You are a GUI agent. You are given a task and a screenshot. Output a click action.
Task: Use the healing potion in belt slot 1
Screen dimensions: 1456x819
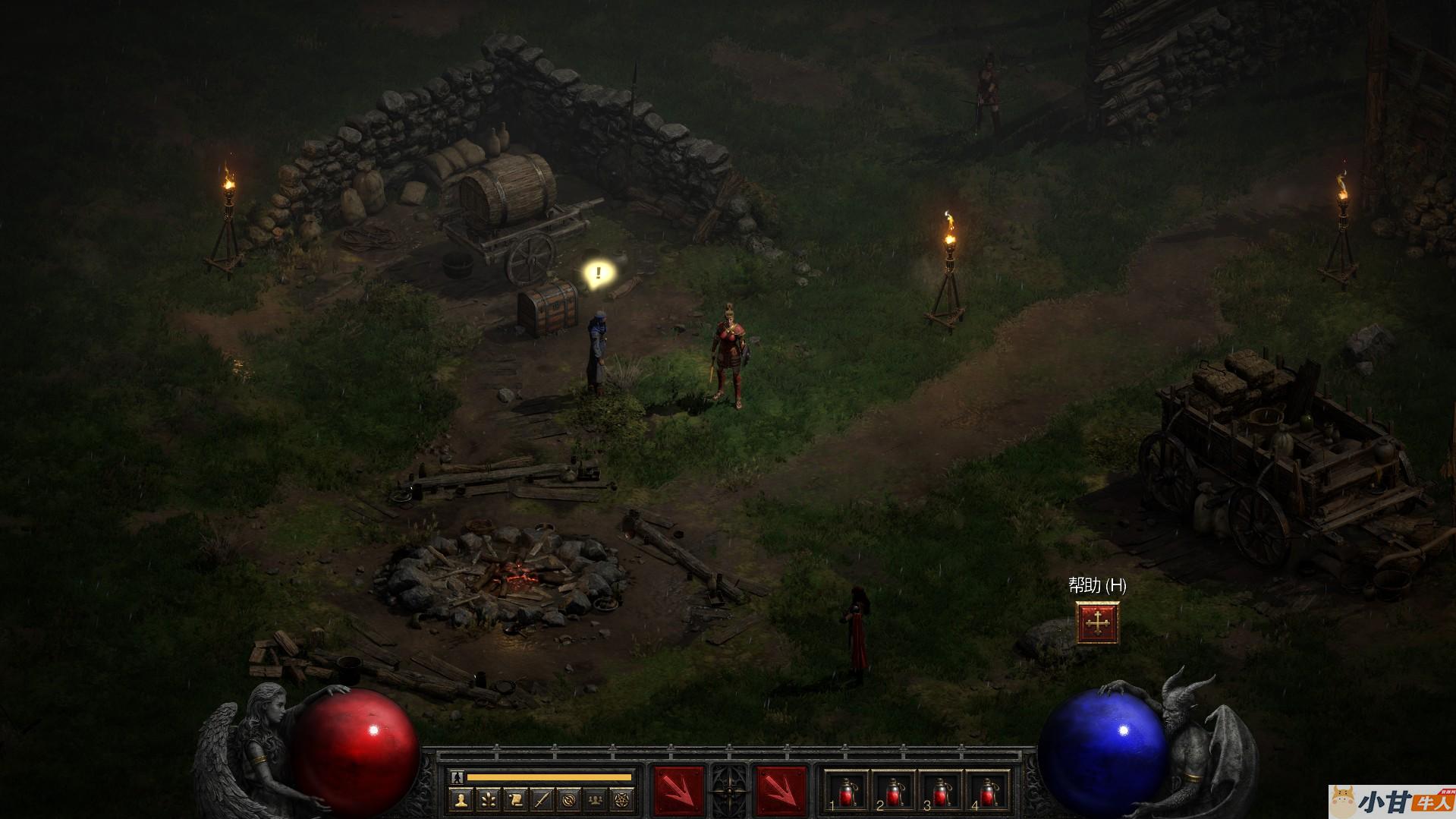(846, 792)
